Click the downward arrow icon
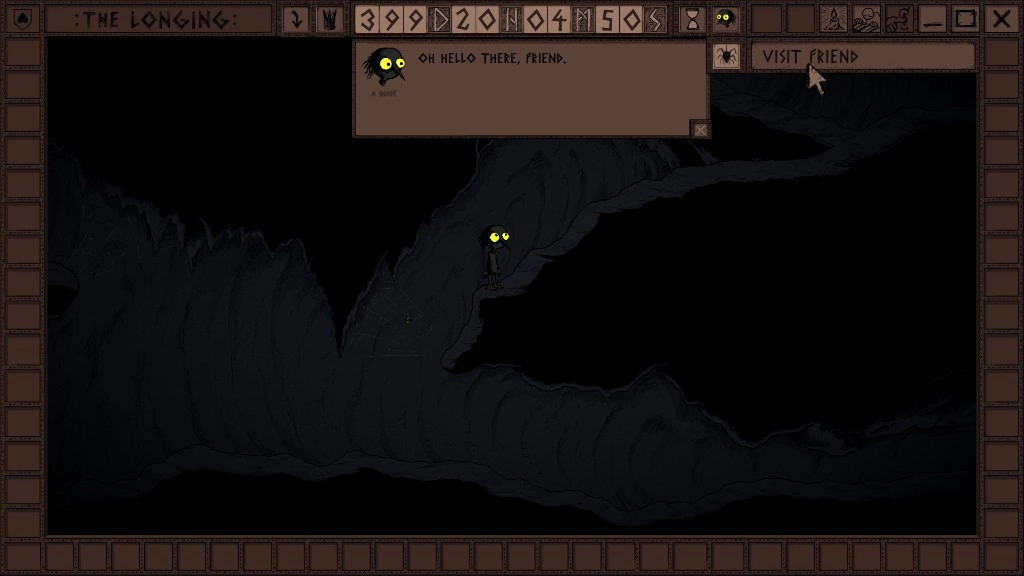 [x=296, y=19]
